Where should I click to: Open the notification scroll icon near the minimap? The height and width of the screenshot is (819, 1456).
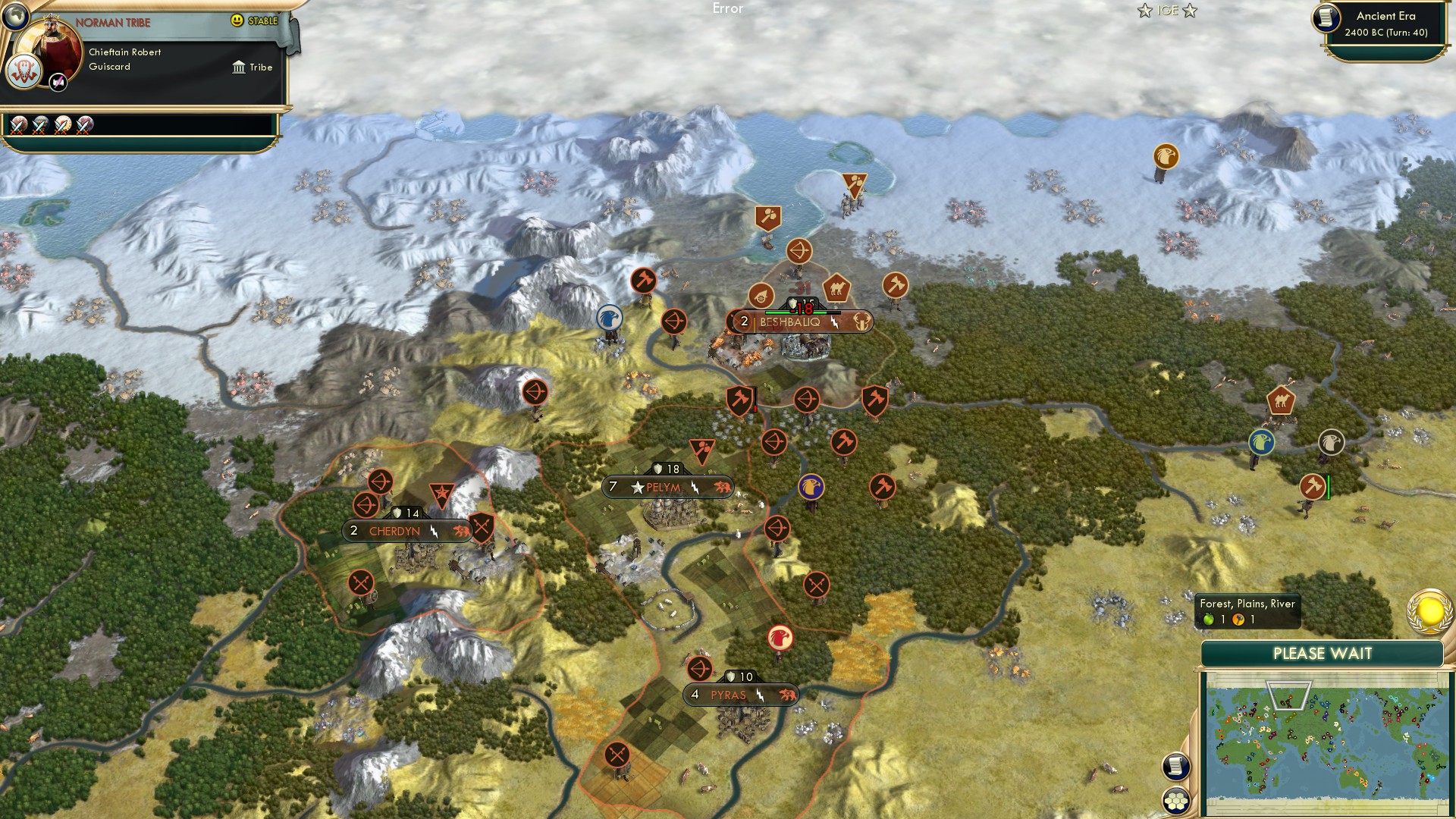(1175, 767)
